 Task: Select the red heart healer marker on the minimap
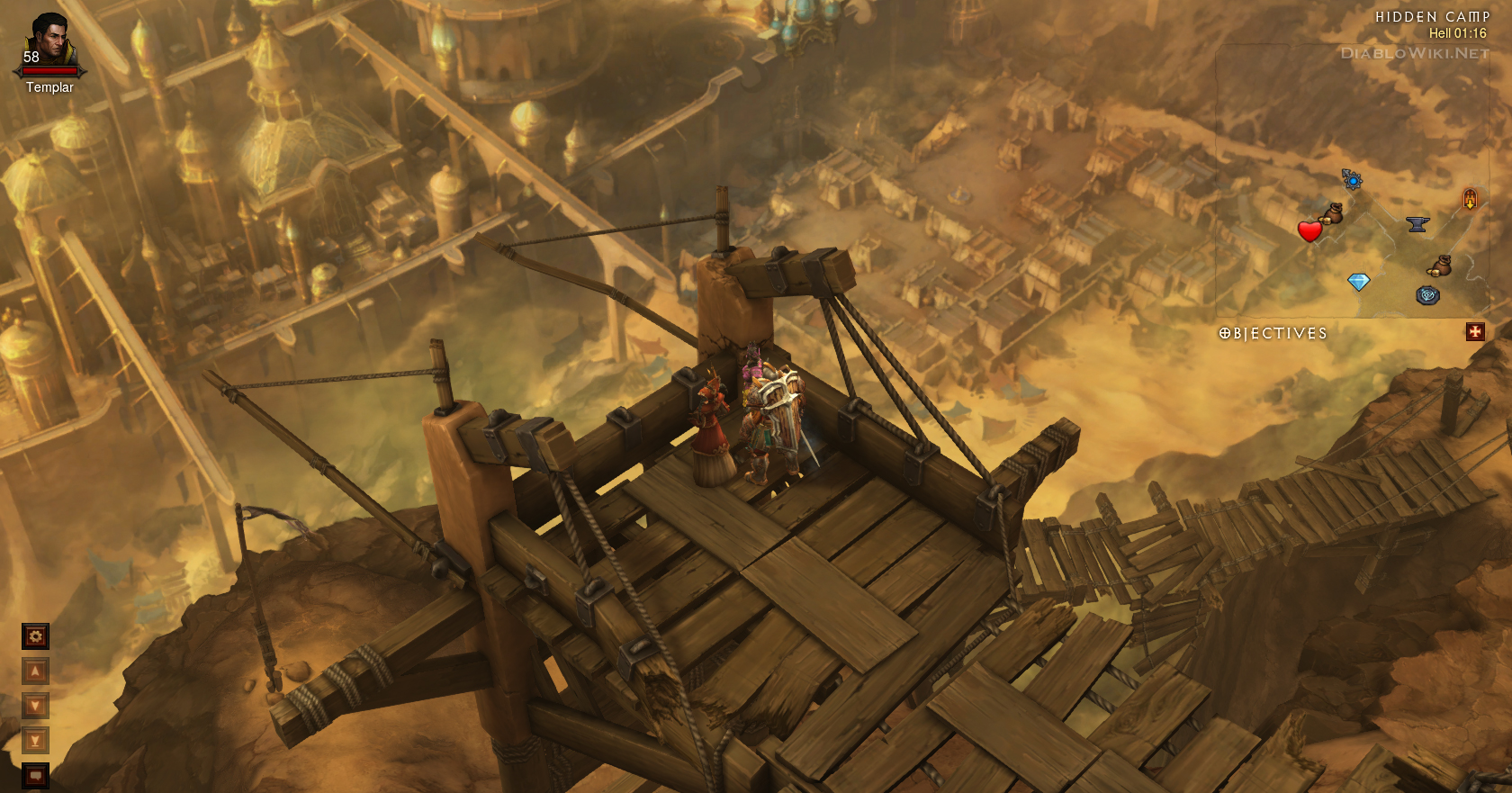[1309, 231]
